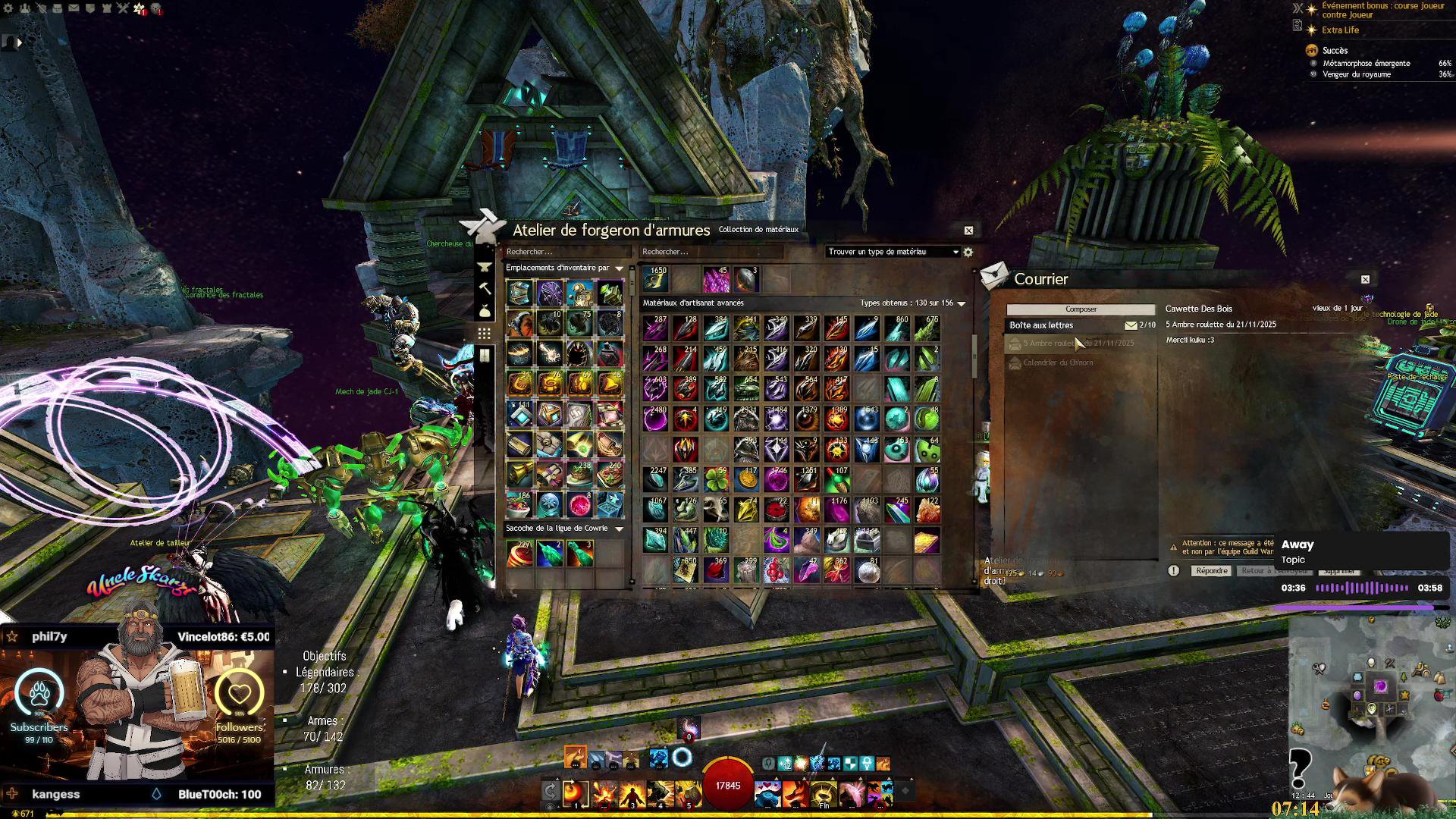
Task: Select the four-leaf clover material stack
Action: coord(715,480)
